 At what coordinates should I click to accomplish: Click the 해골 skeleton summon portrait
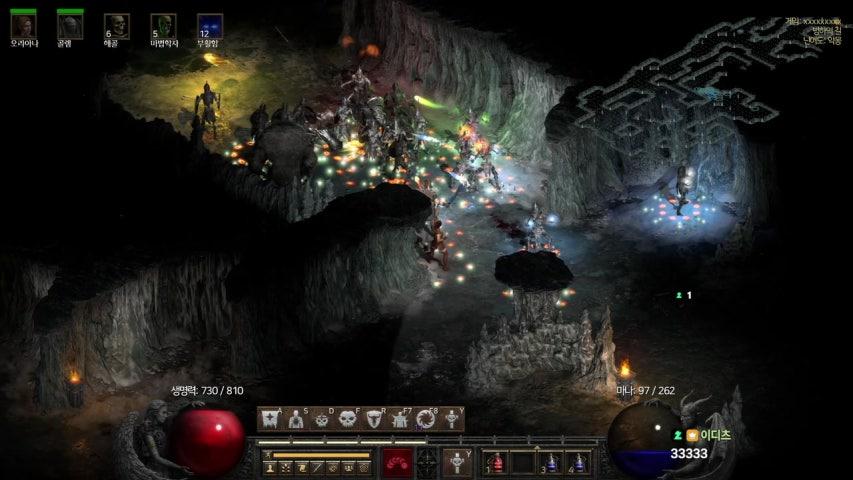tap(116, 26)
